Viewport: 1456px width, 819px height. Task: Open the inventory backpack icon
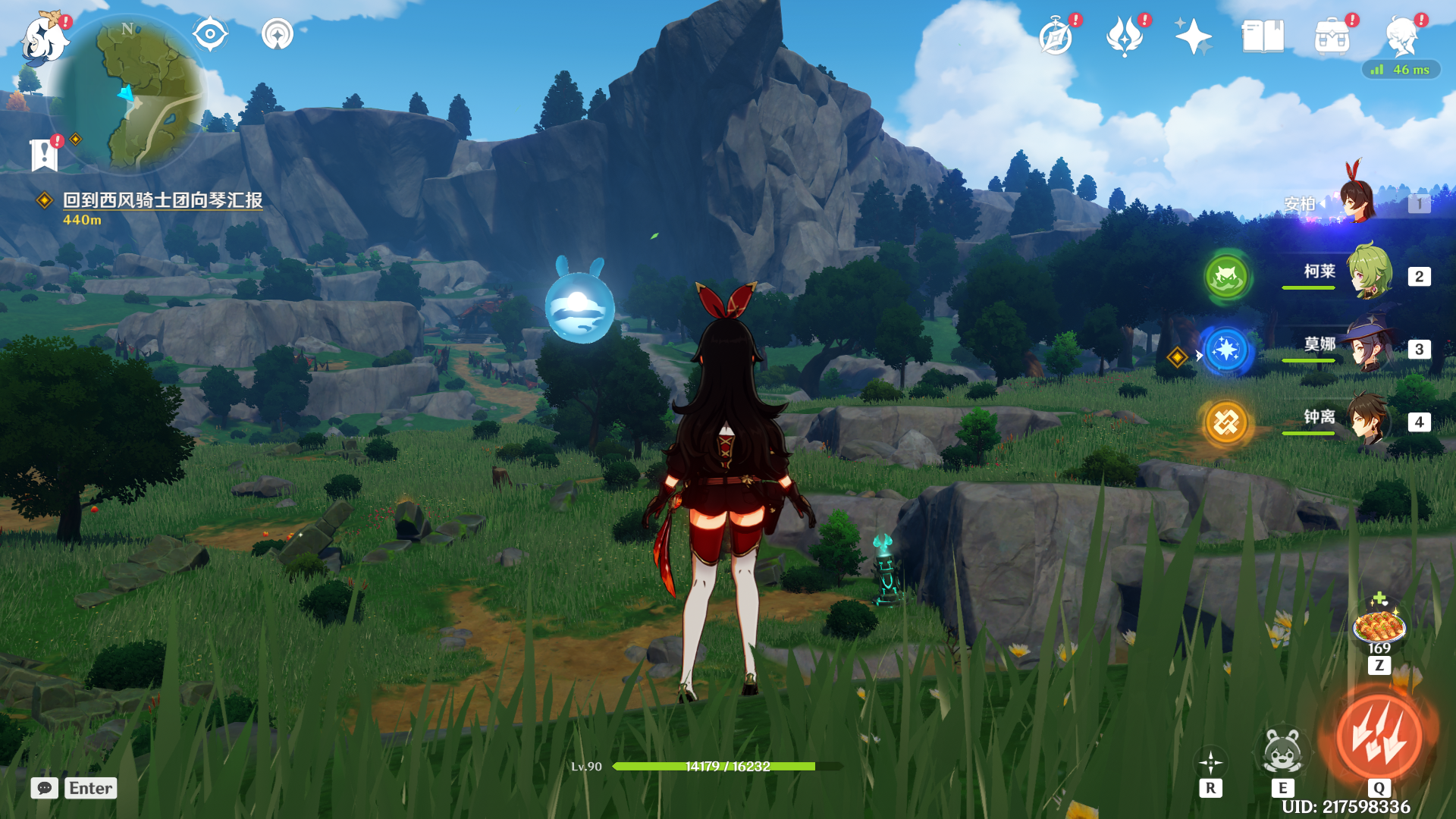(x=1332, y=37)
